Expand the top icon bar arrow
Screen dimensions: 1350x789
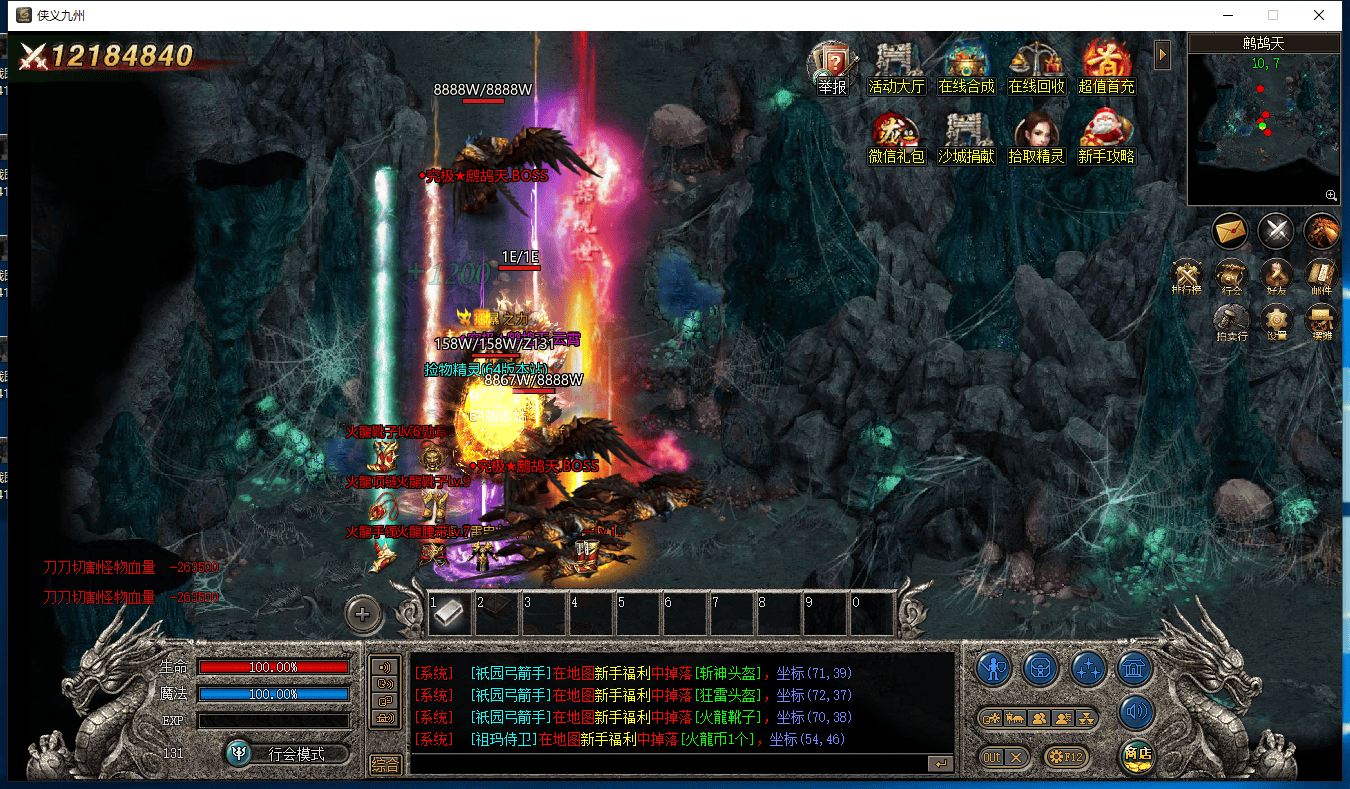1162,54
